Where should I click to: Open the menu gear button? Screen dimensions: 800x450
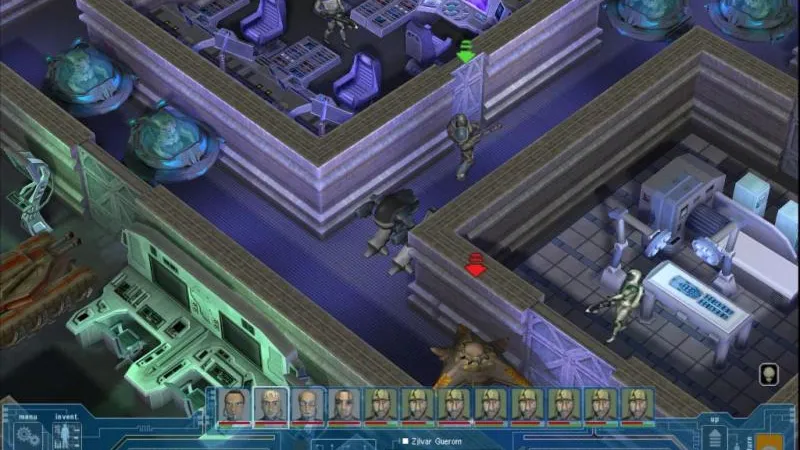tap(27, 436)
